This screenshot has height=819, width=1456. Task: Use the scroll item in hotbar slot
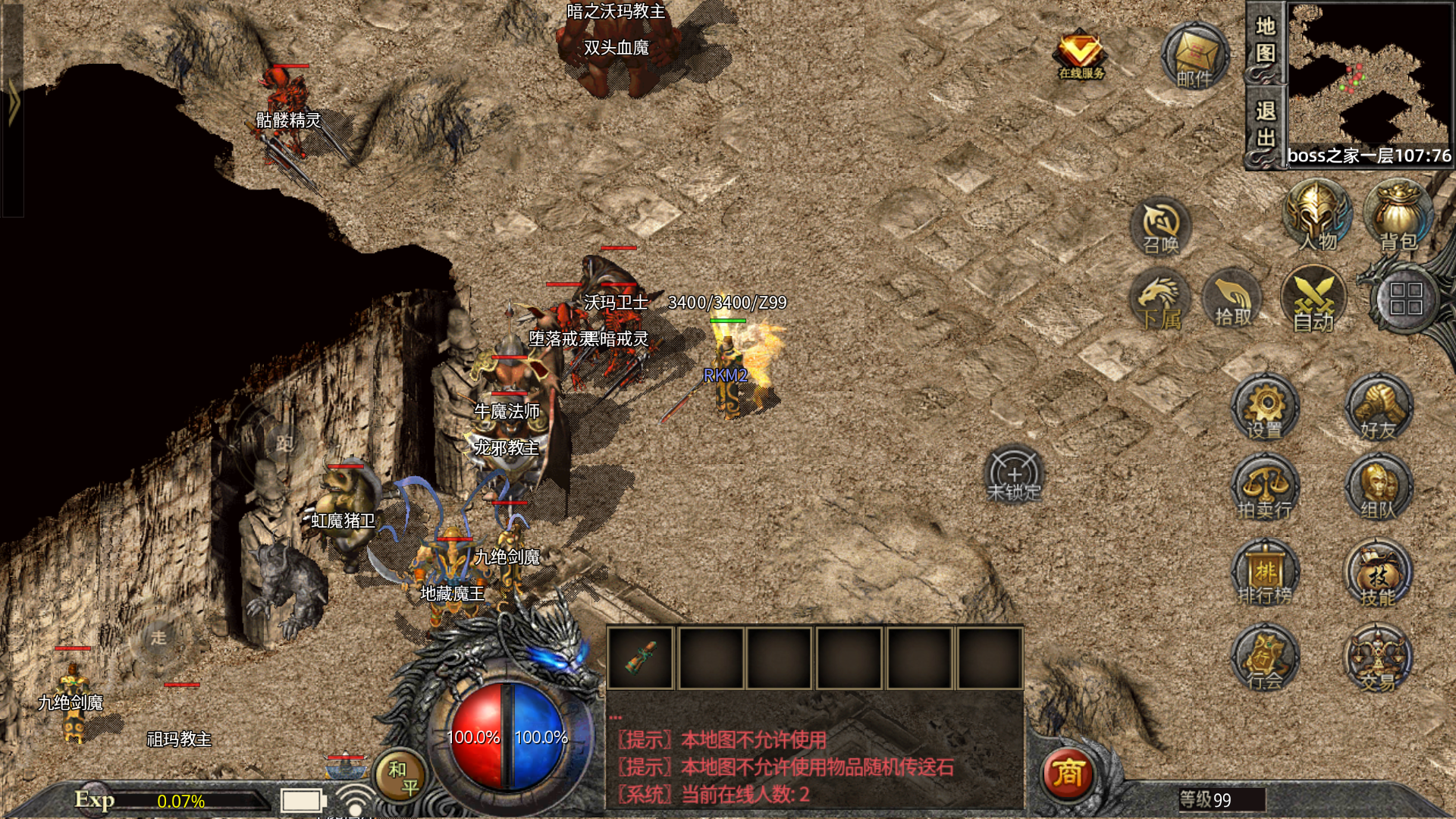pyautogui.click(x=641, y=657)
